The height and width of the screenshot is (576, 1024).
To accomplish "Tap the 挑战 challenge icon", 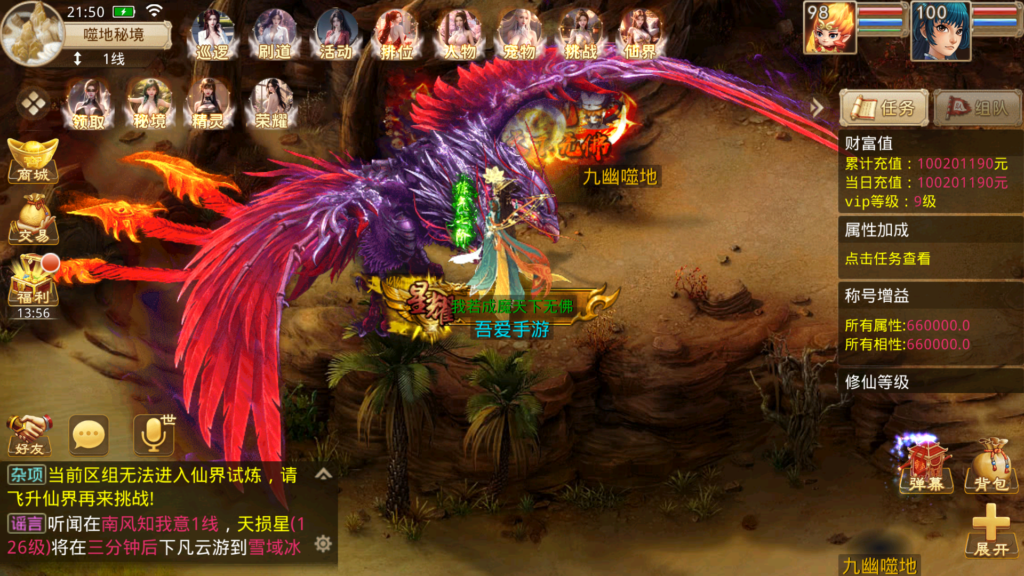I will 581,33.
